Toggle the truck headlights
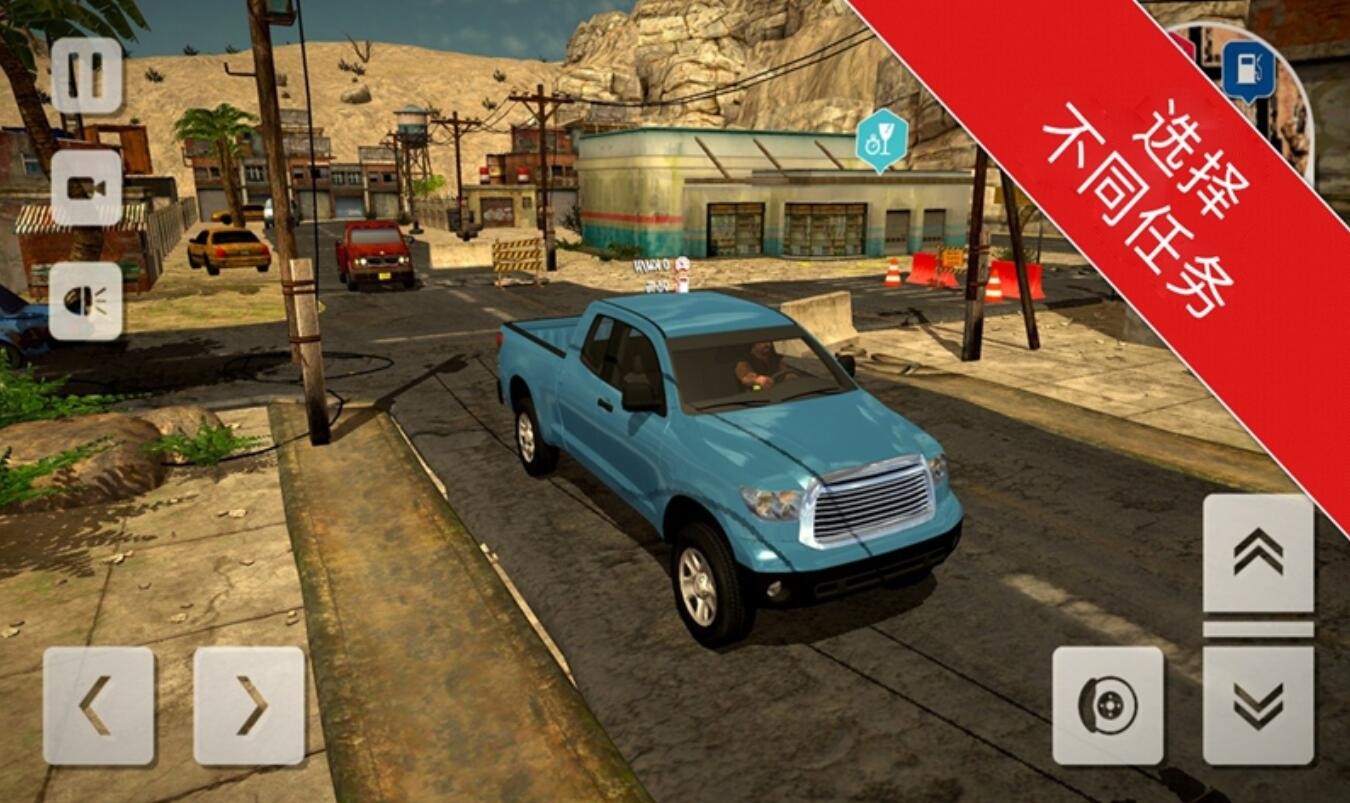The height and width of the screenshot is (803, 1350). click(86, 300)
